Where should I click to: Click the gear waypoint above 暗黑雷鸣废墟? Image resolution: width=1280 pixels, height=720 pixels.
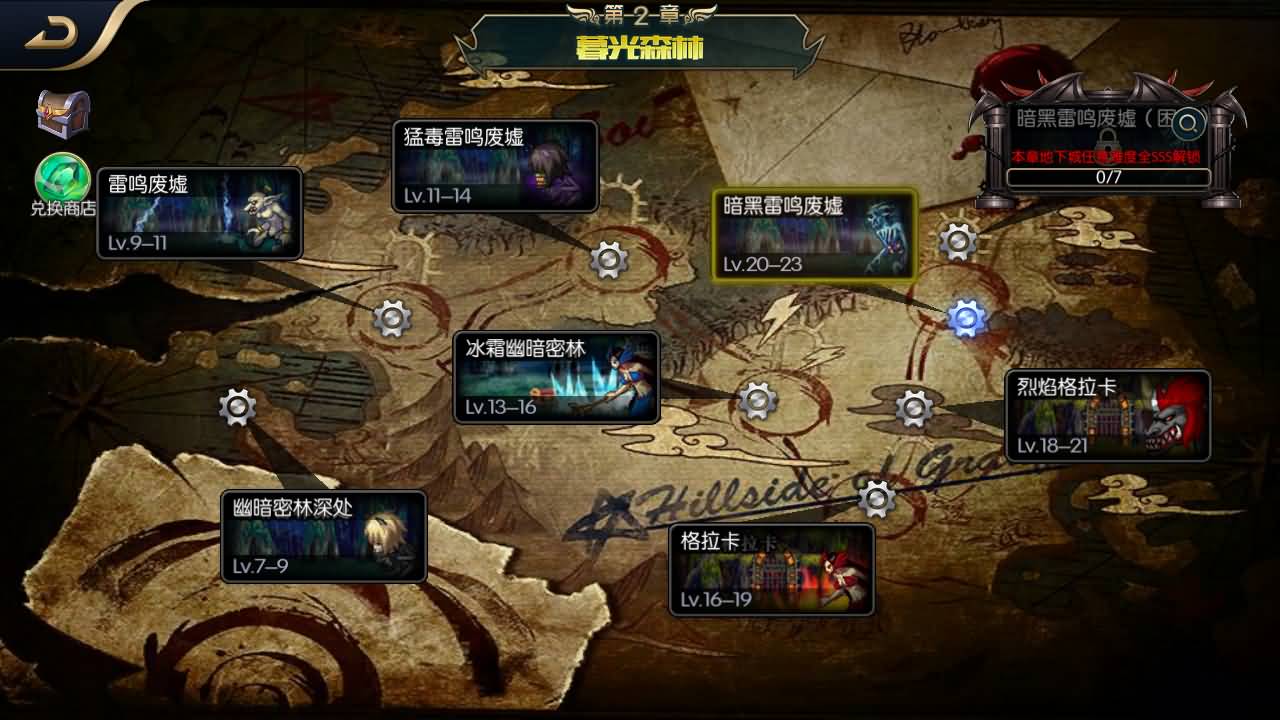pyautogui.click(x=957, y=241)
